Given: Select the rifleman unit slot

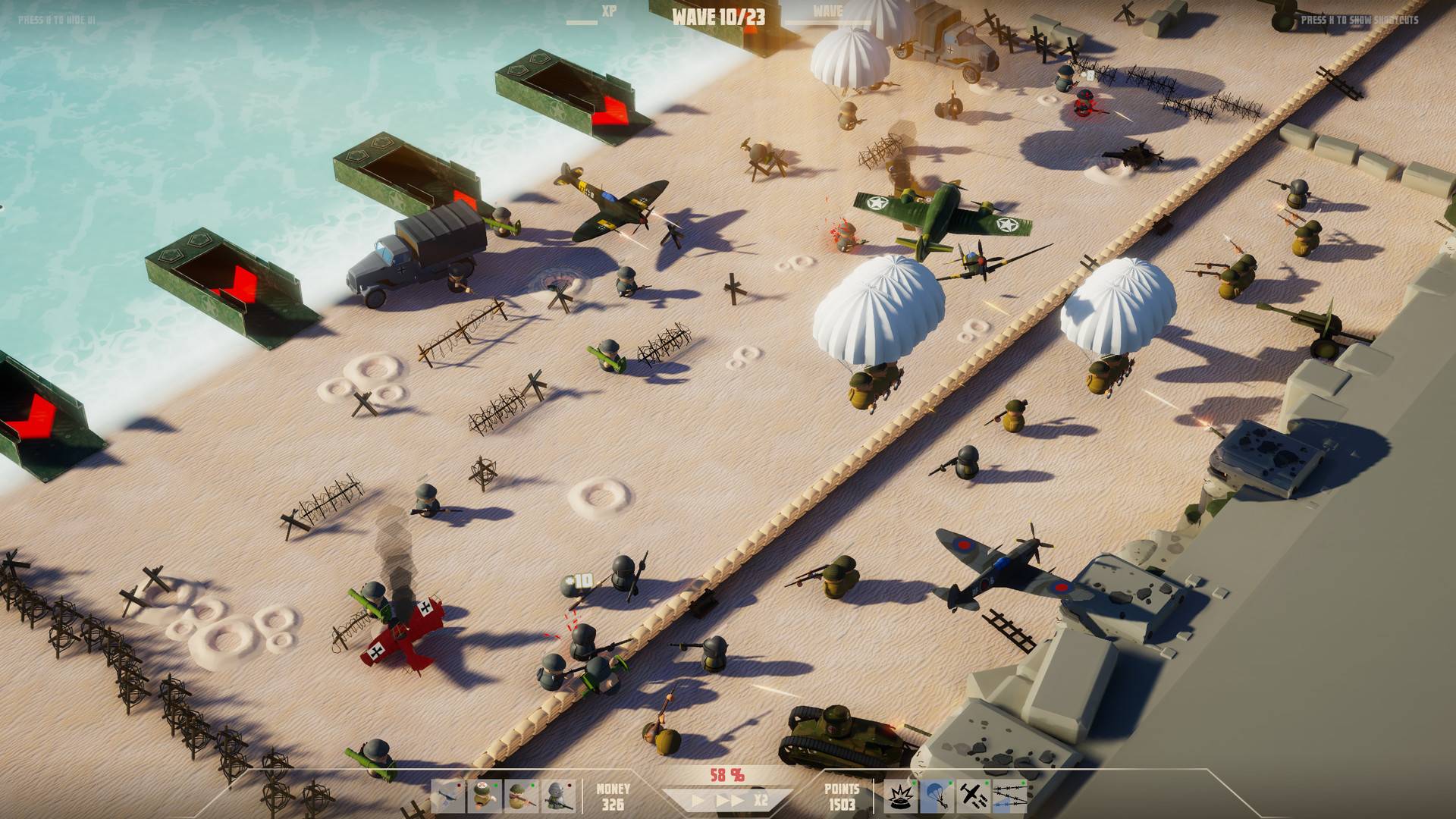Looking at the screenshot, I should 521,797.
